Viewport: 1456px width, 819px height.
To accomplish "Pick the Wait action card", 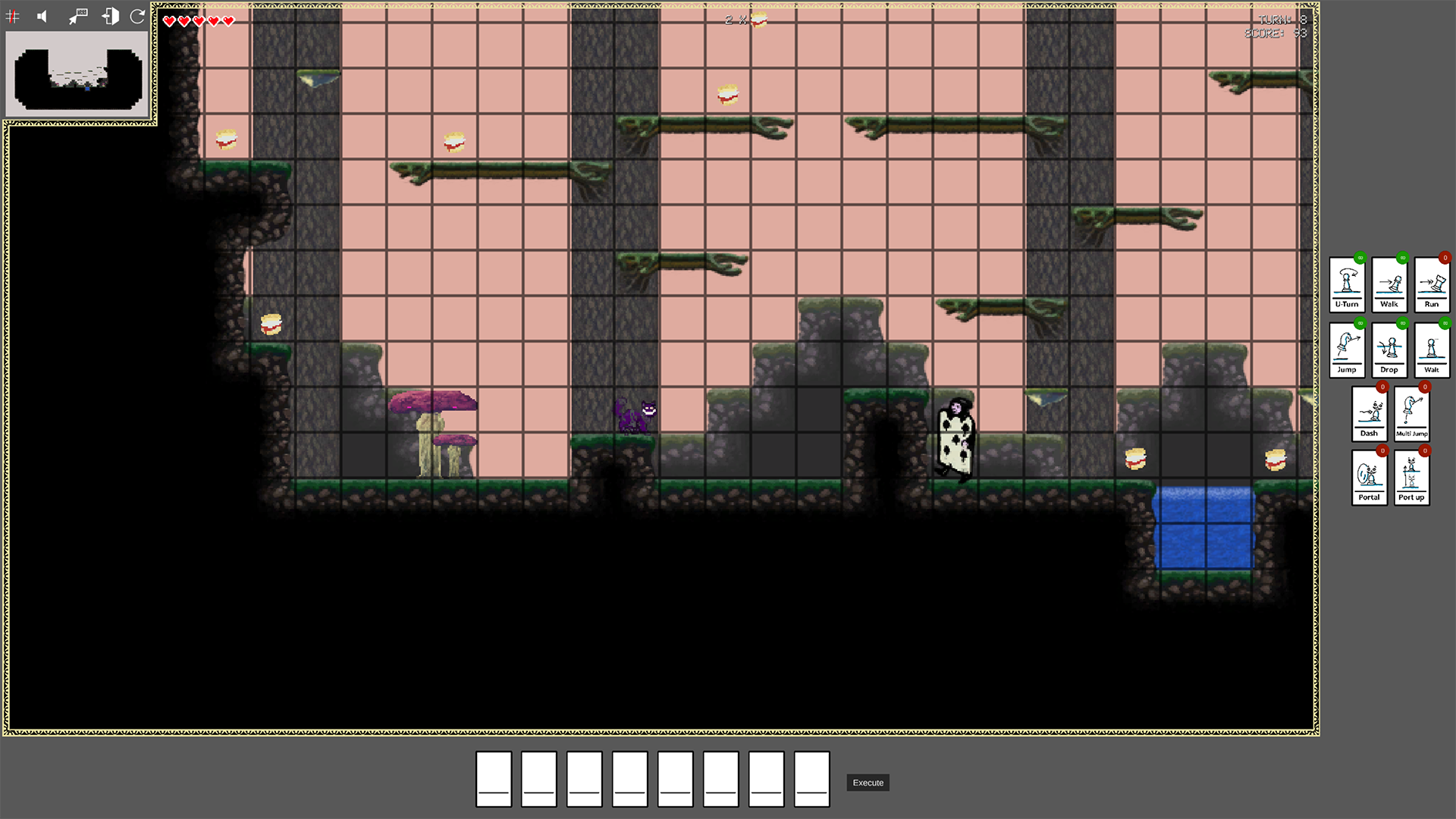I will click(1432, 350).
